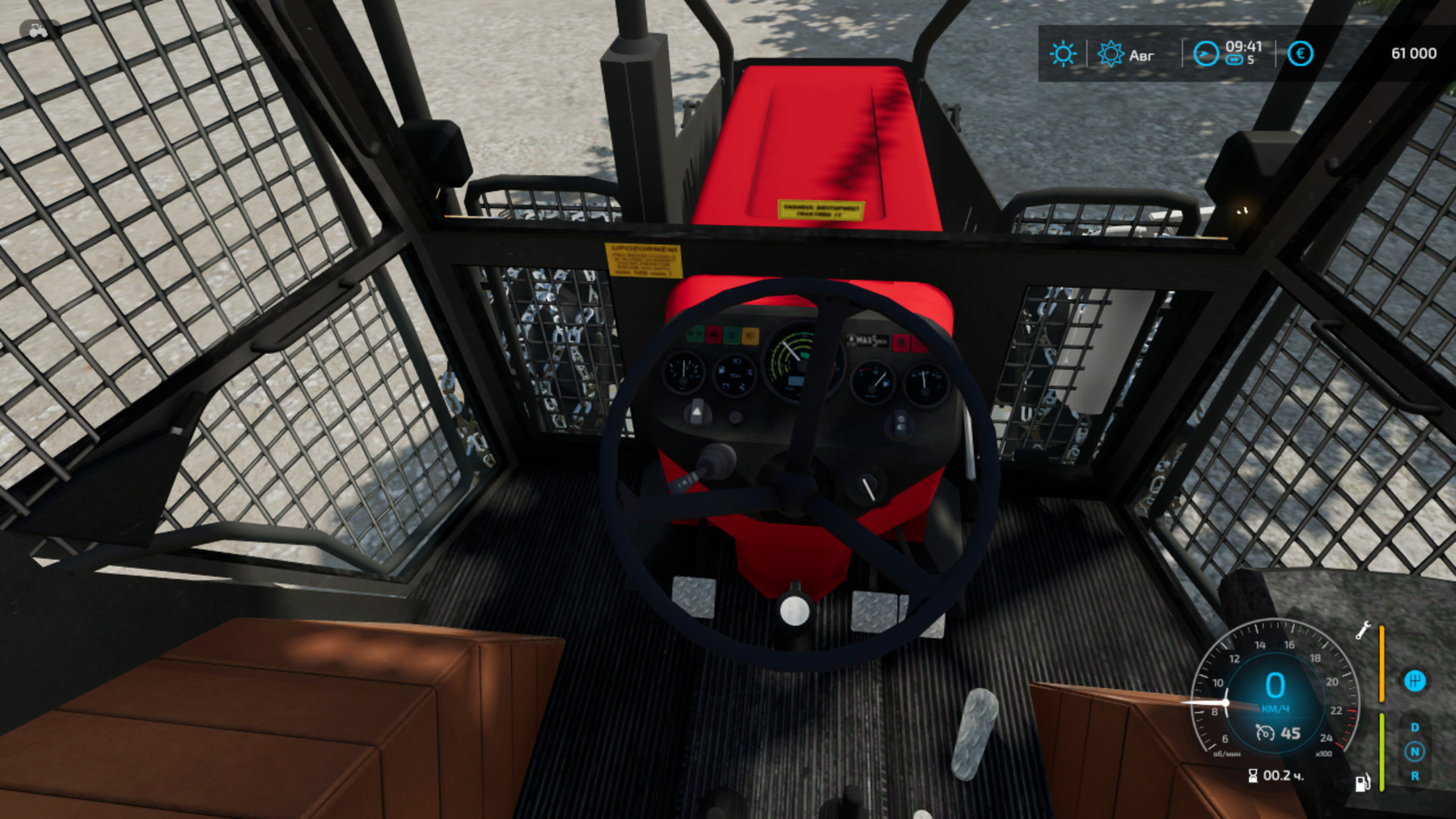The width and height of the screenshot is (1456, 819).
Task: Select the neutral N gear indicator
Action: pyautogui.click(x=1415, y=752)
